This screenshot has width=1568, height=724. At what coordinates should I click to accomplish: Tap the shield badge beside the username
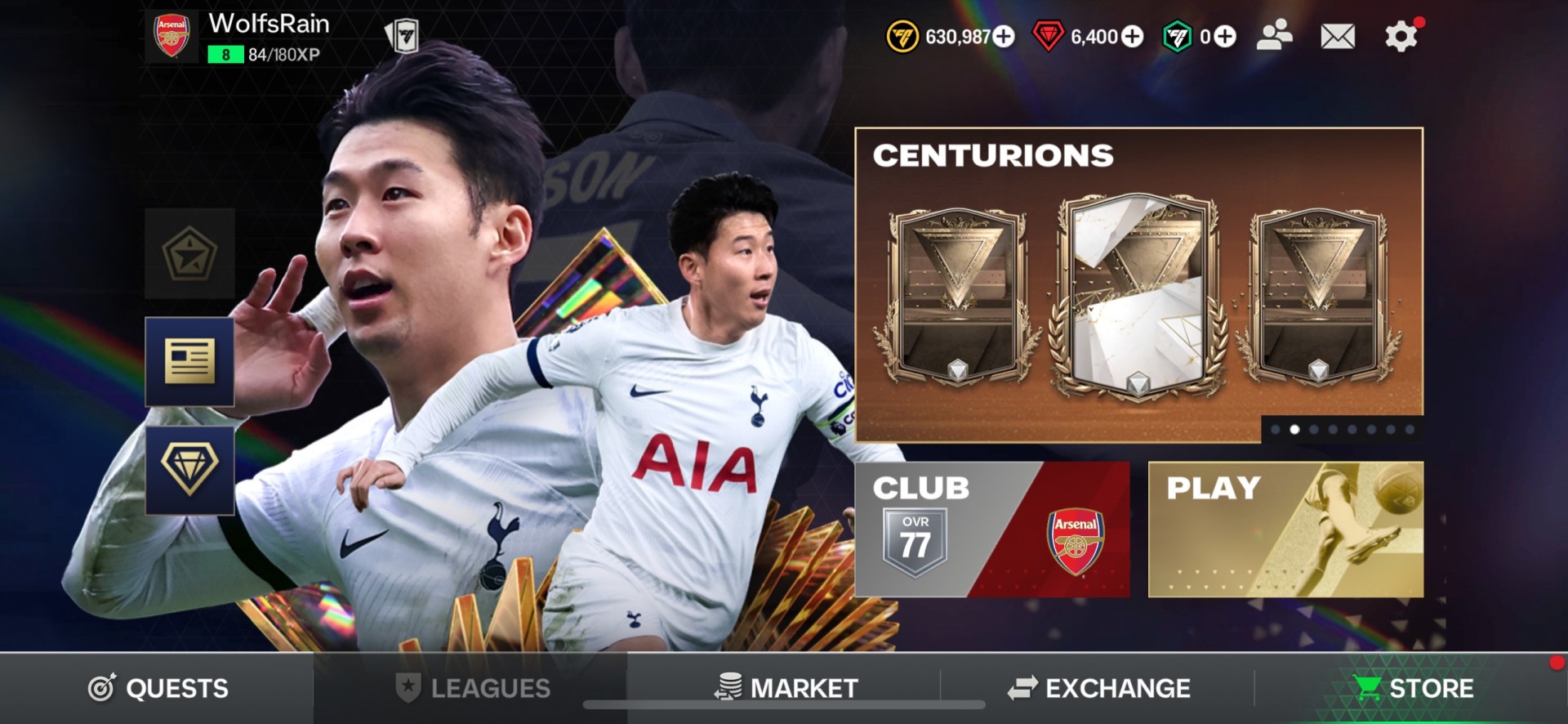pos(402,36)
